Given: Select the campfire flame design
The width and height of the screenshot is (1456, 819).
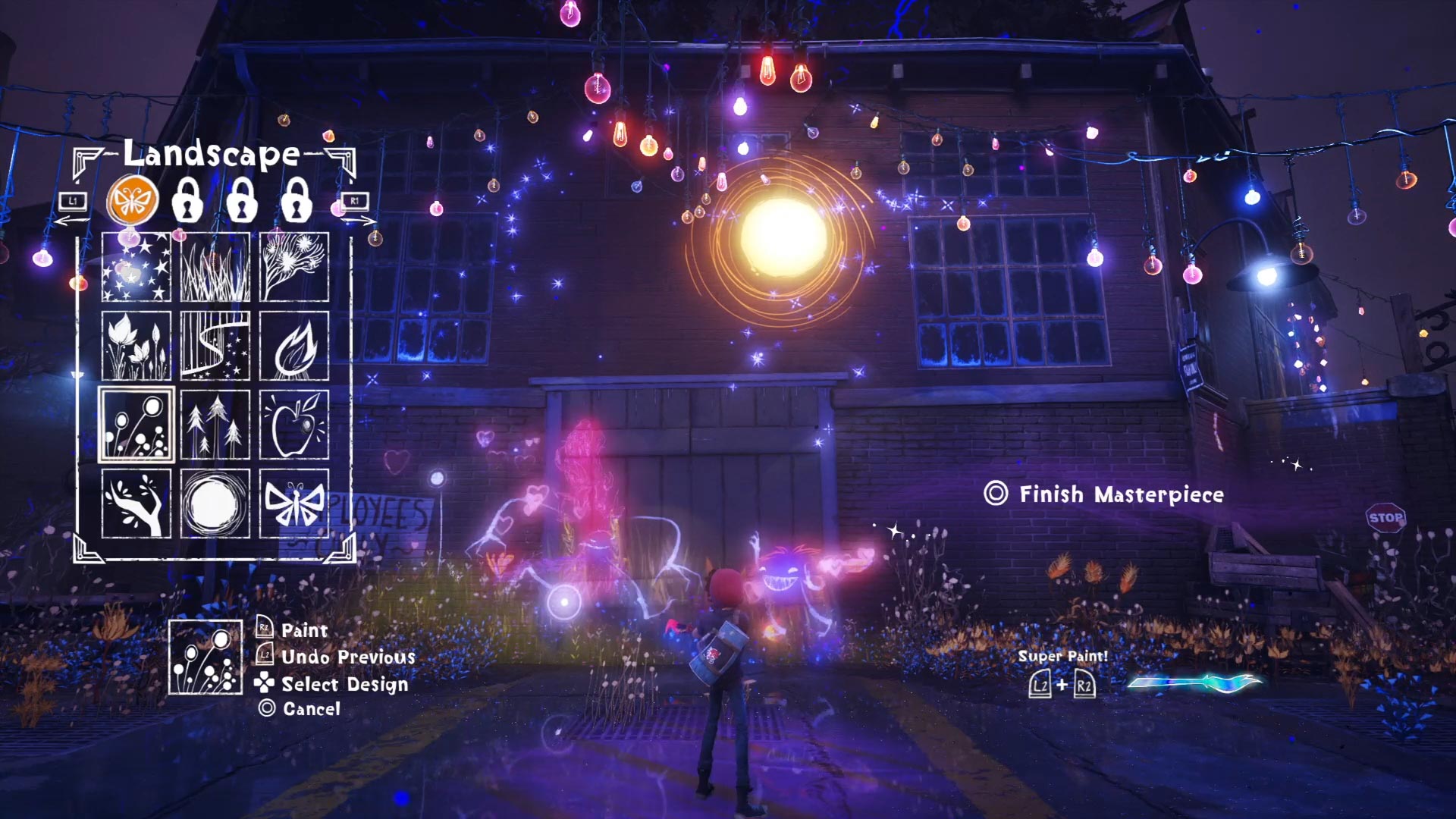Looking at the screenshot, I should click(x=294, y=346).
